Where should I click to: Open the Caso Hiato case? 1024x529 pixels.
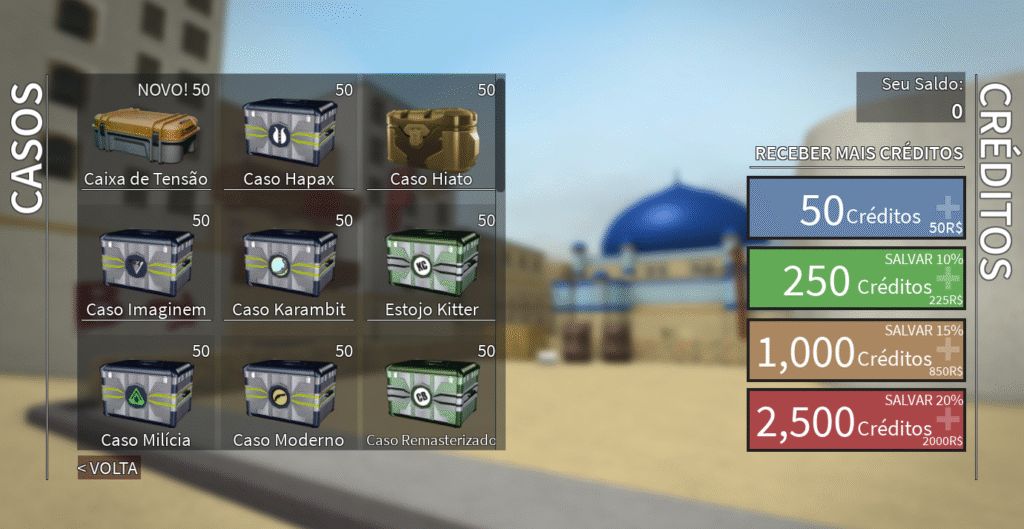pyautogui.click(x=430, y=135)
